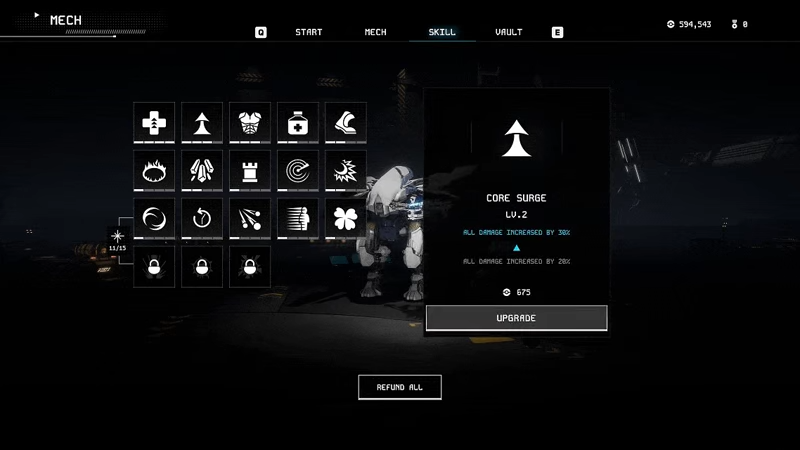Image resolution: width=800 pixels, height=450 pixels.
Task: Pick the medicine bottle skill
Action: coord(298,123)
